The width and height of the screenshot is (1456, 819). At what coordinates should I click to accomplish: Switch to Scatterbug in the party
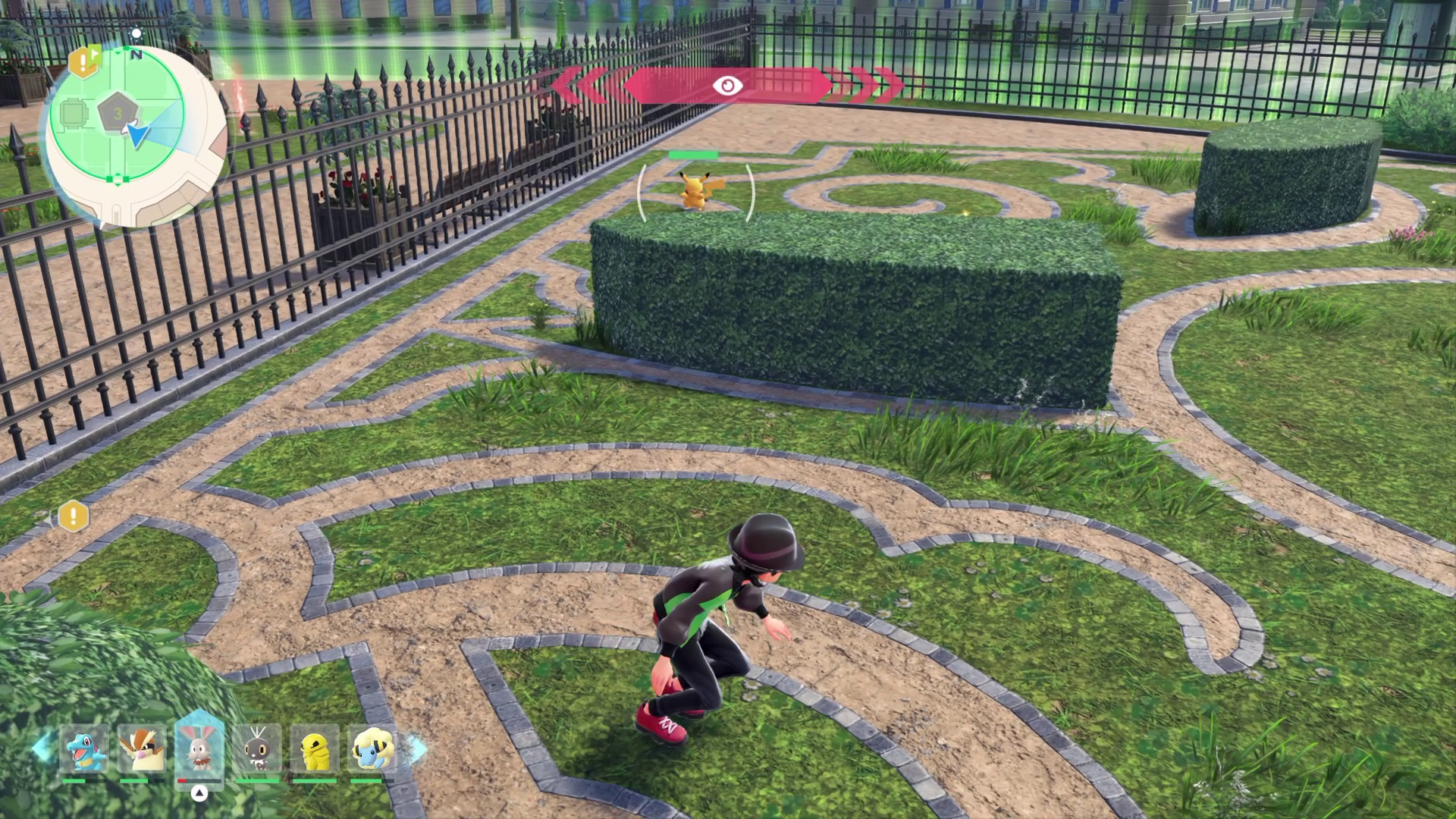pos(257,749)
